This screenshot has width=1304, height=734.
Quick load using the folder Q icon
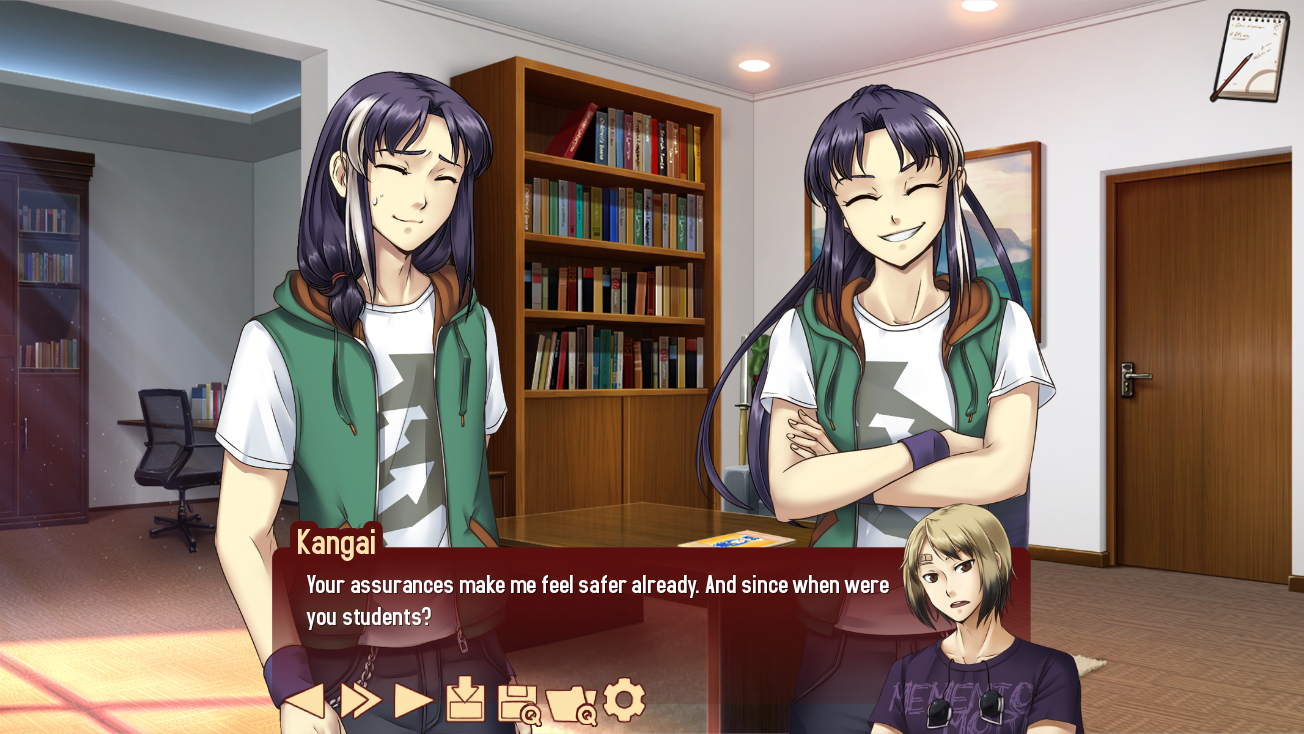click(x=572, y=703)
